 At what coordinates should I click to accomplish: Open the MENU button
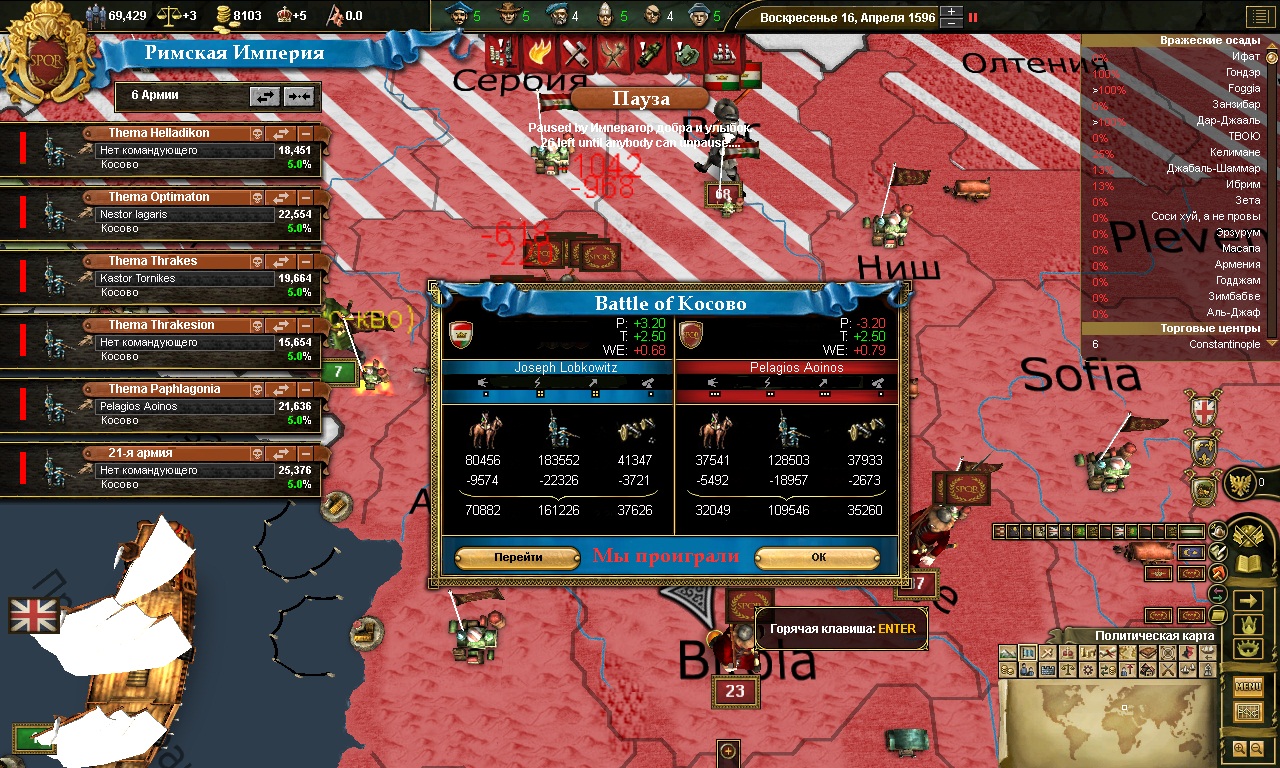(1248, 686)
